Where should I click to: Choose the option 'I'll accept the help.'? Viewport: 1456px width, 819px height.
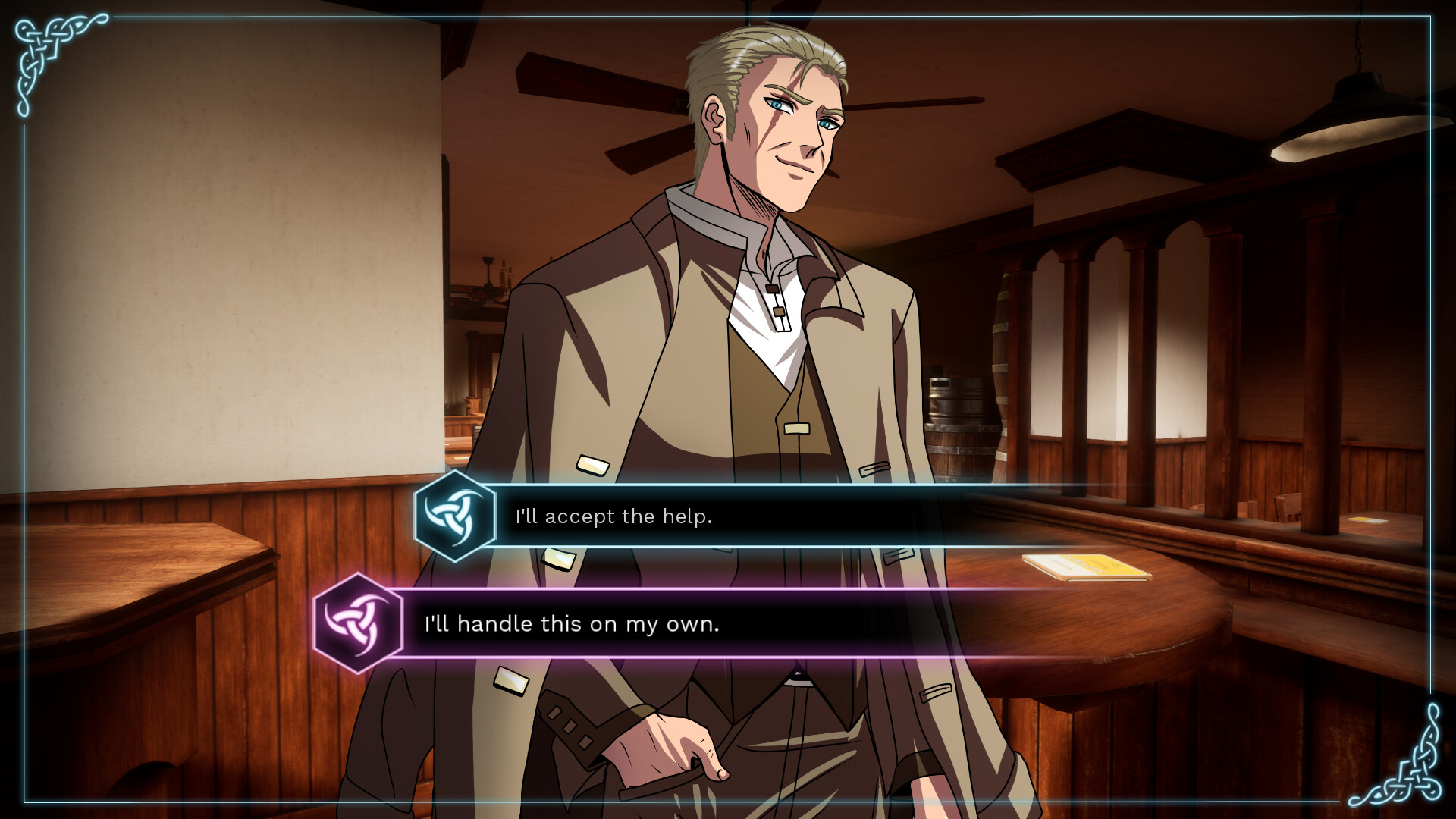pyautogui.click(x=614, y=516)
